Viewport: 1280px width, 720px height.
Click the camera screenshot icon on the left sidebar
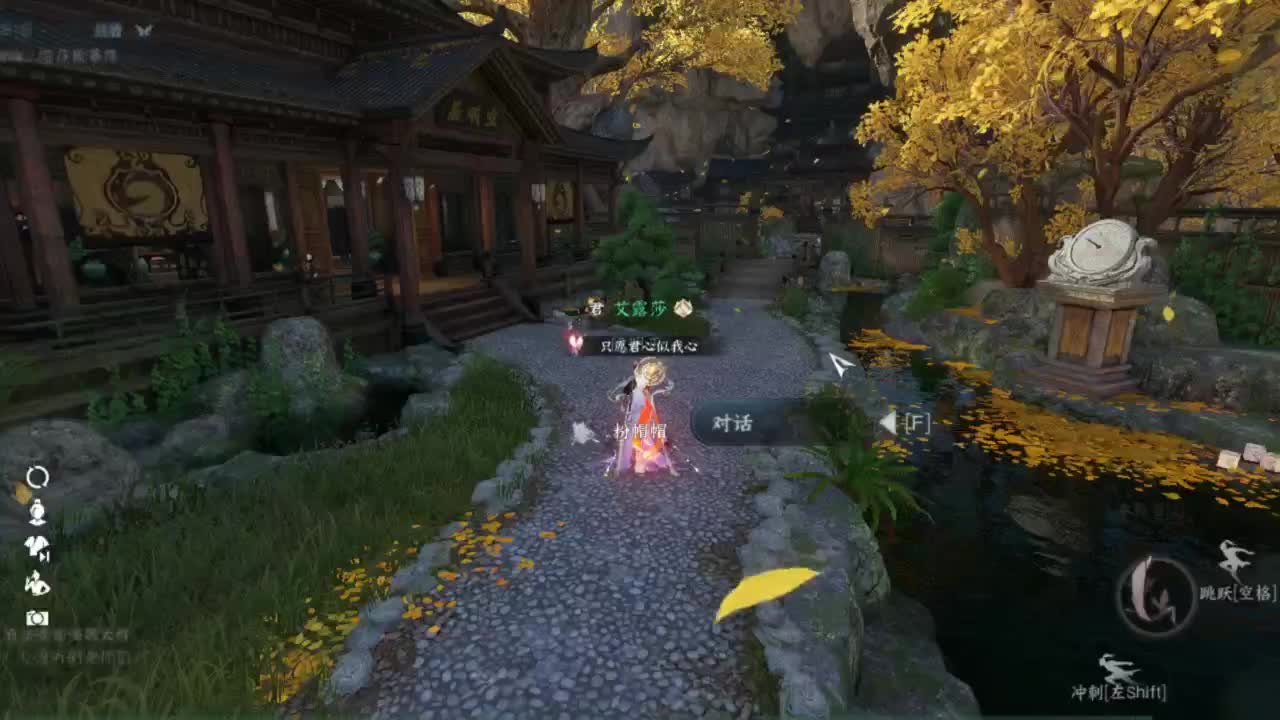click(x=37, y=617)
